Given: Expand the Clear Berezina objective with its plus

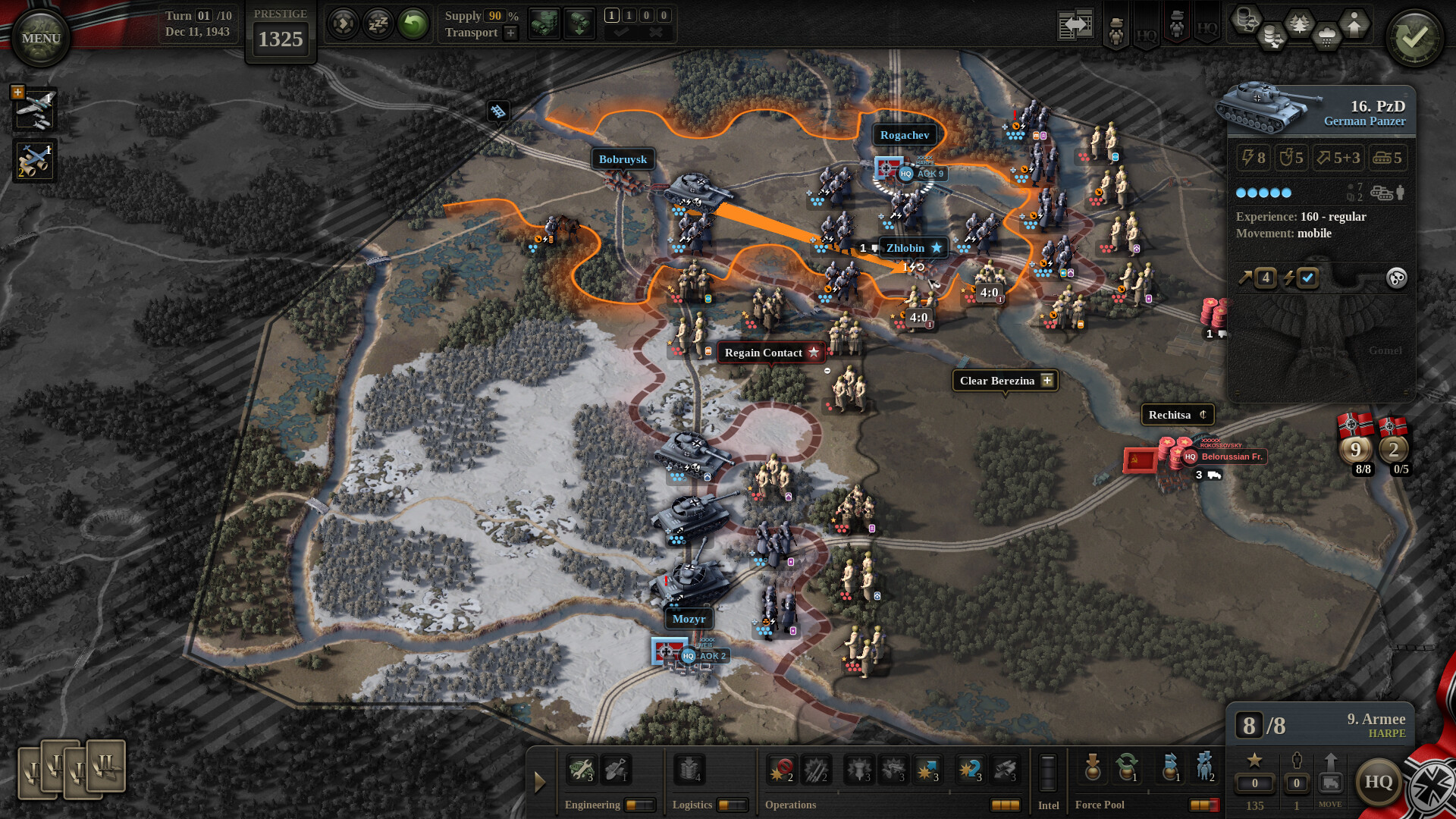Looking at the screenshot, I should coord(1046,381).
